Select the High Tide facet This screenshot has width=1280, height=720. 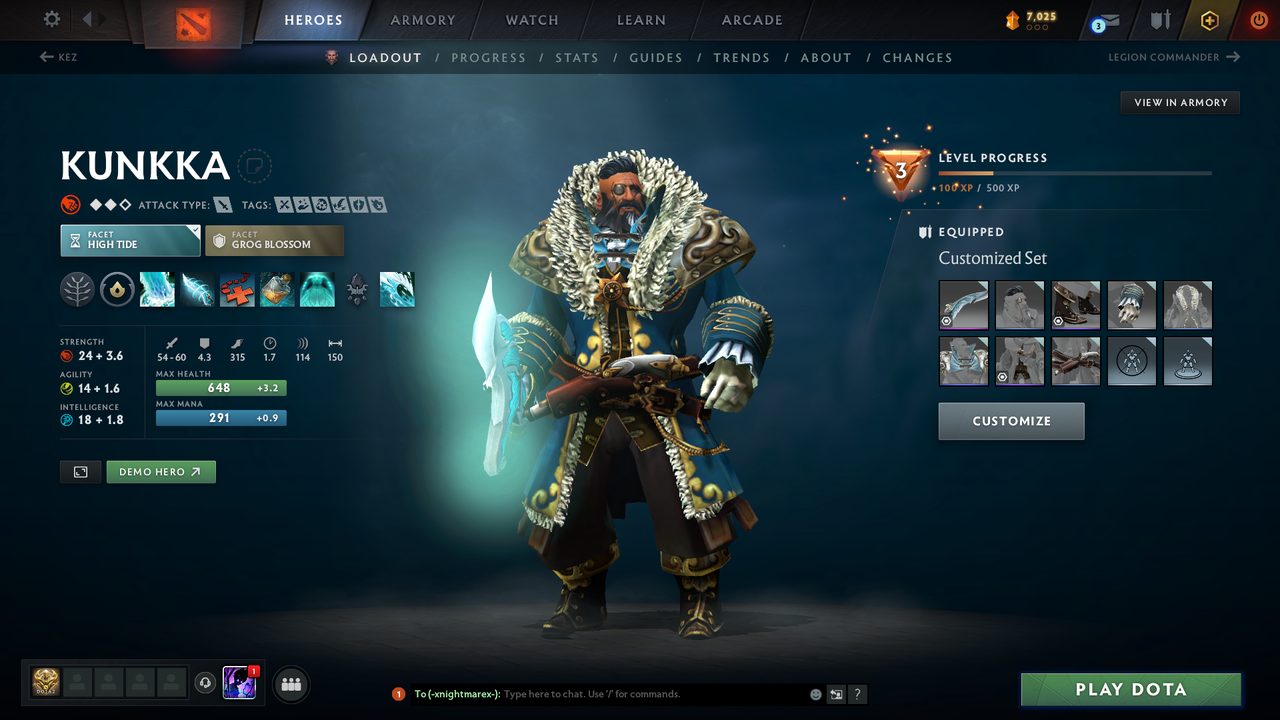pyautogui.click(x=130, y=240)
